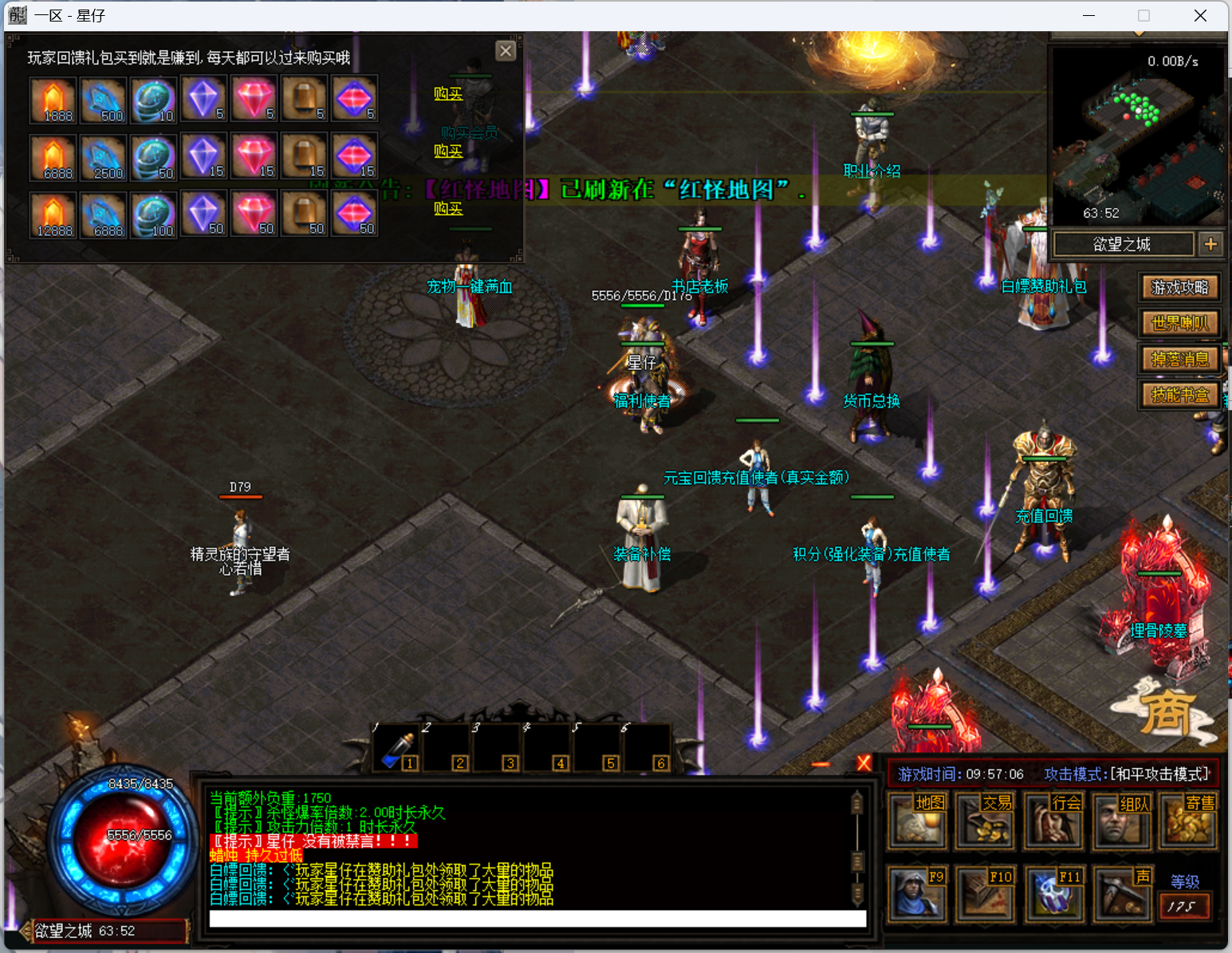Buy the gift pack with 12888 gold
This screenshot has height=953, width=1232.
click(448, 209)
